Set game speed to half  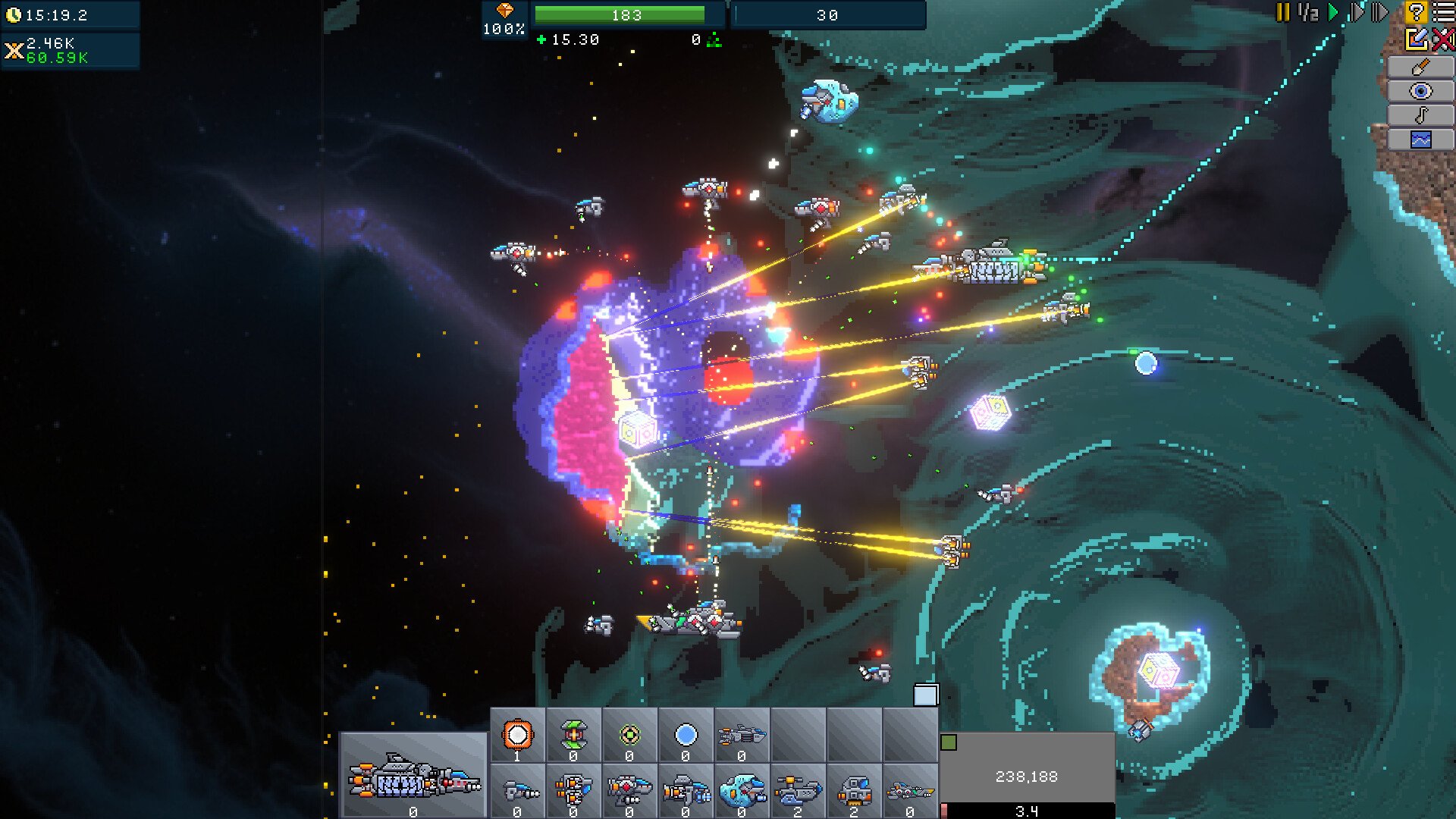(x=1308, y=12)
